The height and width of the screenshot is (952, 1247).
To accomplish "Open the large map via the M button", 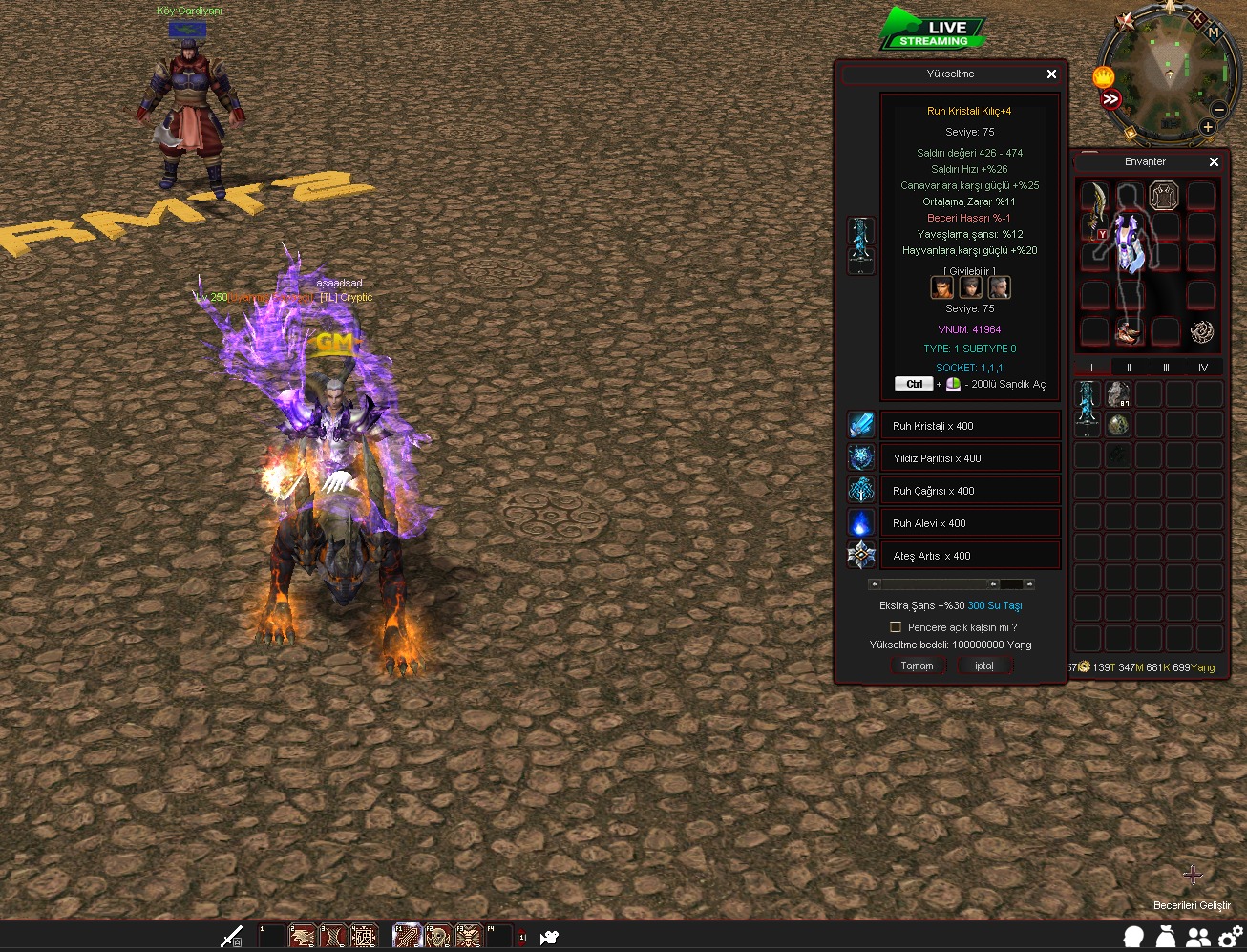I will coord(1214,32).
